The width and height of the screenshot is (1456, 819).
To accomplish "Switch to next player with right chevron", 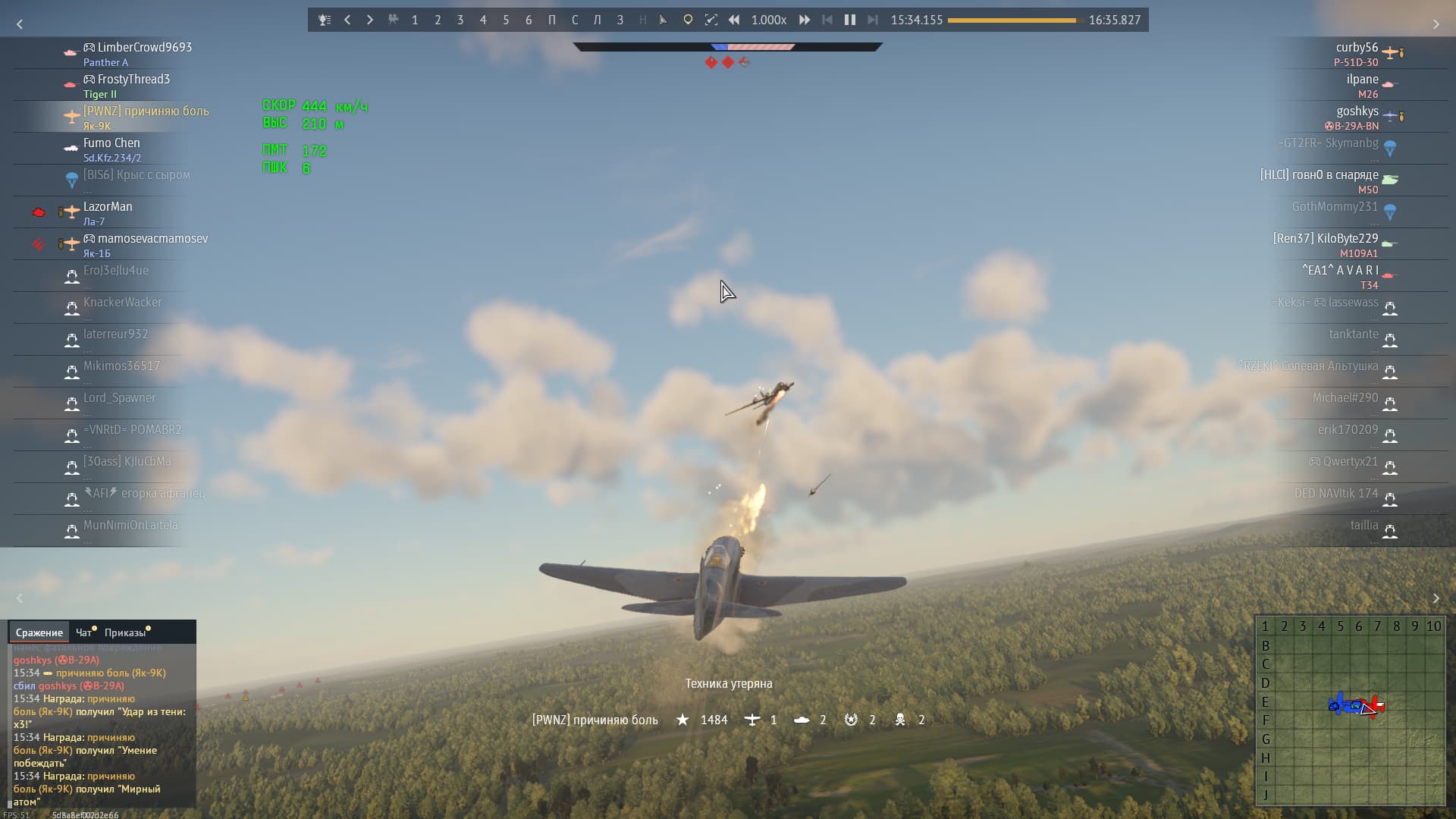I will pos(370,20).
